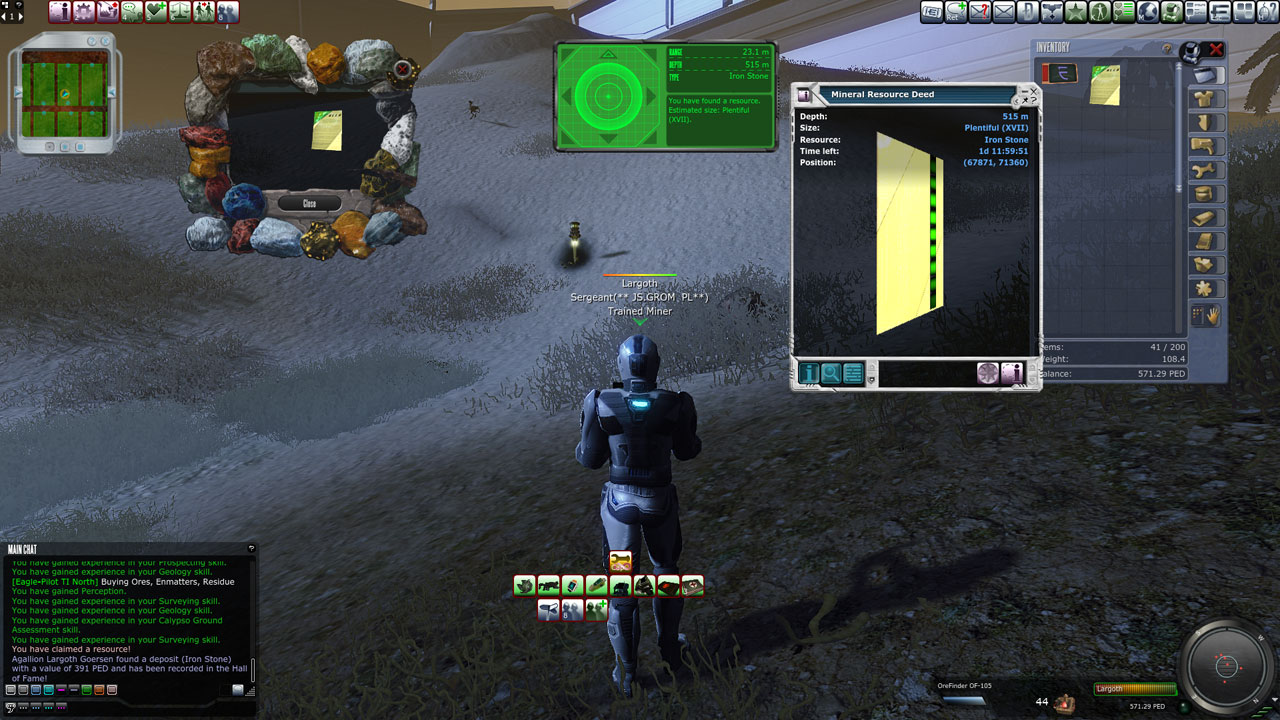Close the Mineral Resource Deed info window
Viewport: 1280px width, 720px height.
click(1034, 90)
